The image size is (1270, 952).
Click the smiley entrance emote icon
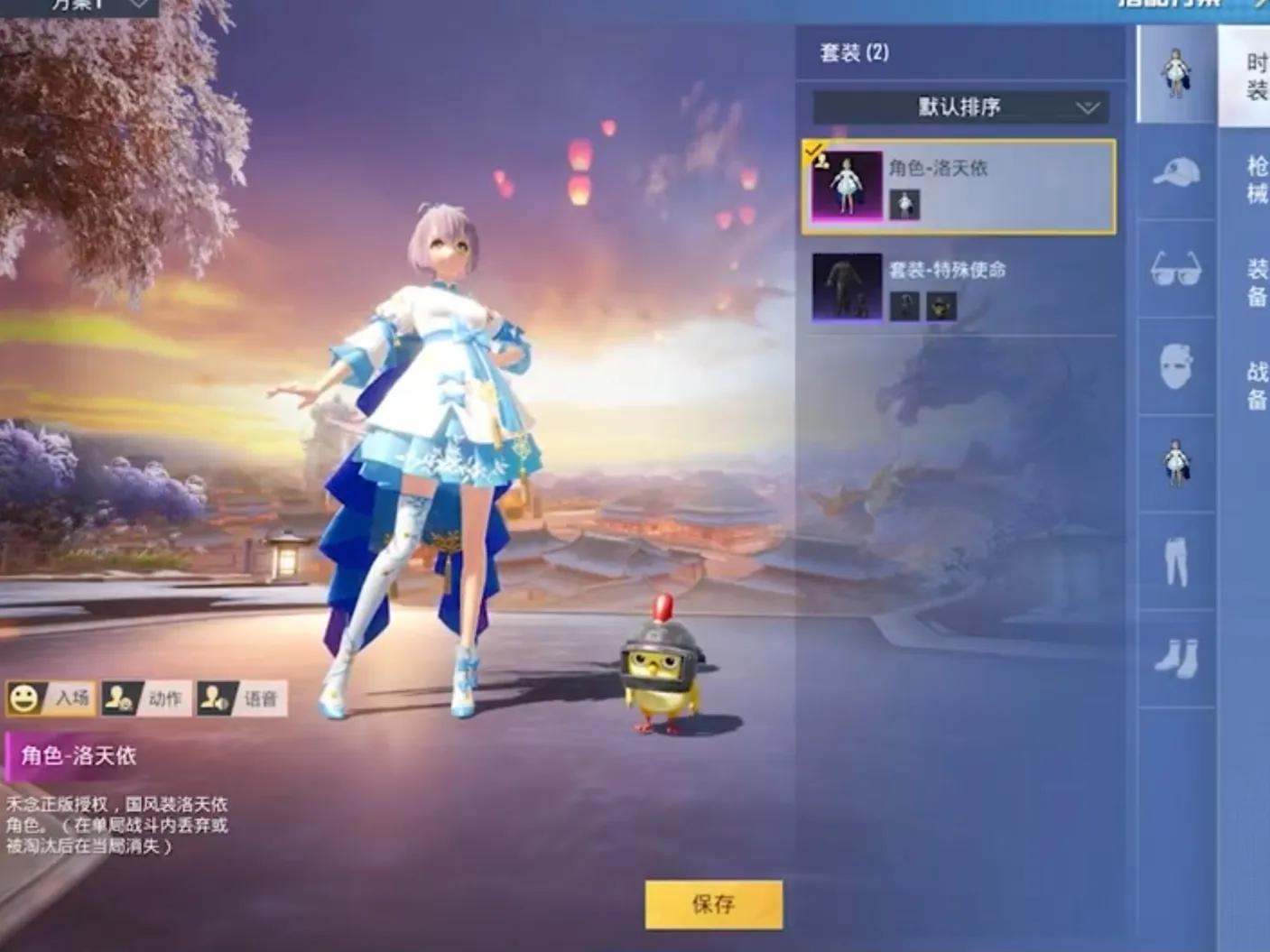(x=24, y=697)
